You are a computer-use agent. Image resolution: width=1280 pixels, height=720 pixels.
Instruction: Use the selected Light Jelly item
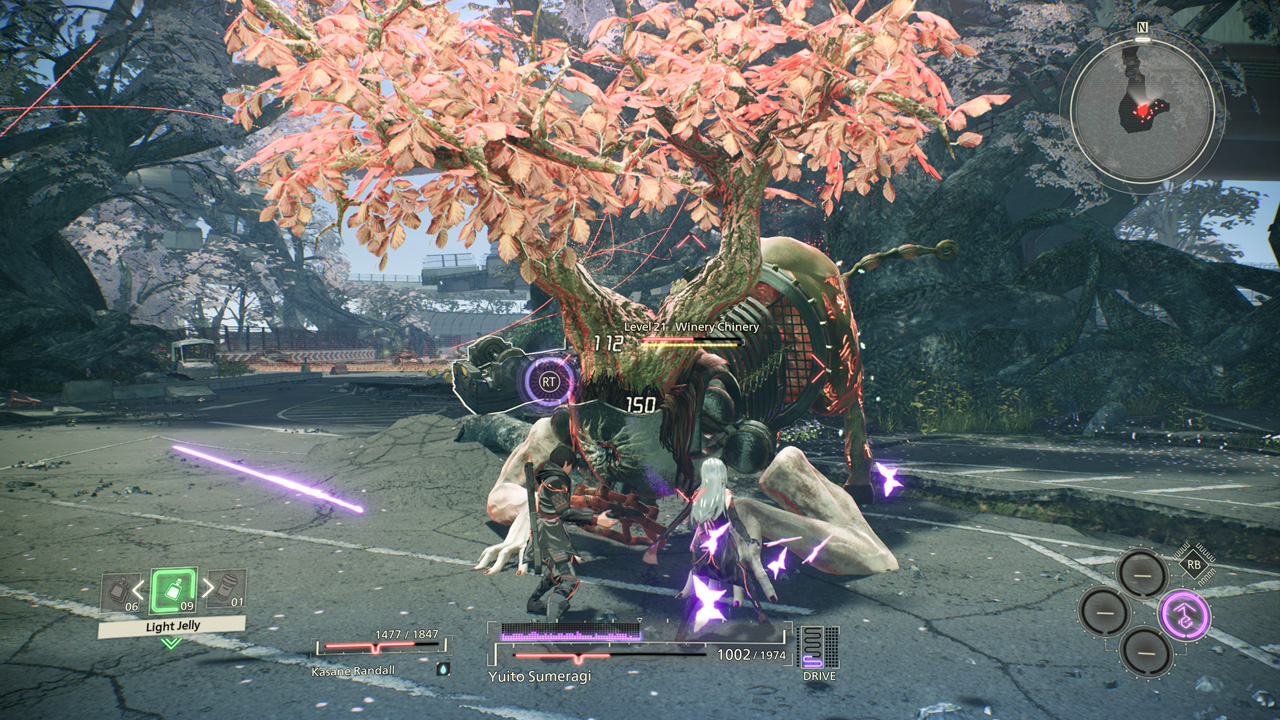[172, 590]
